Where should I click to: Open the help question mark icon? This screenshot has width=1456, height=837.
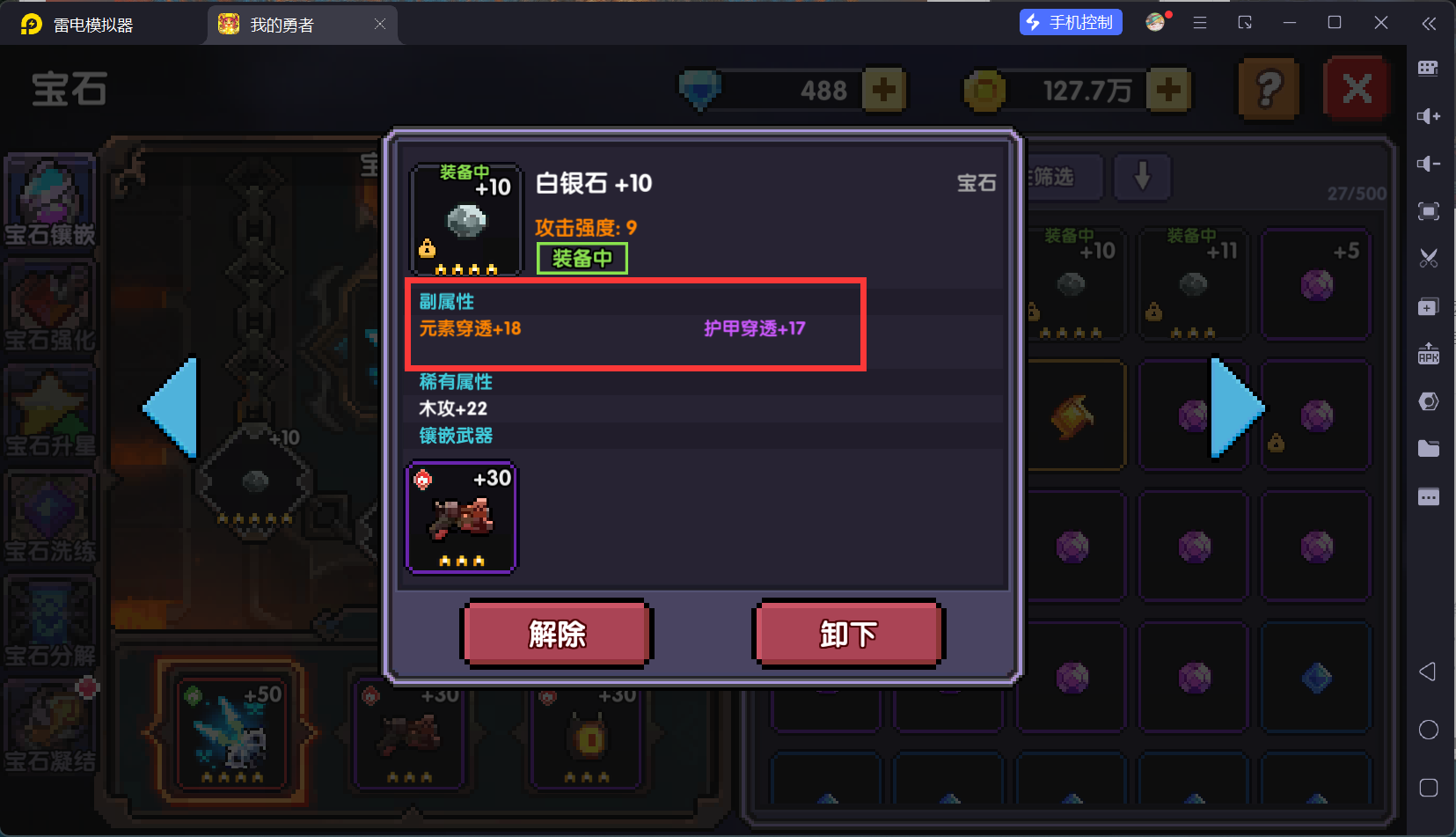coord(1267,88)
